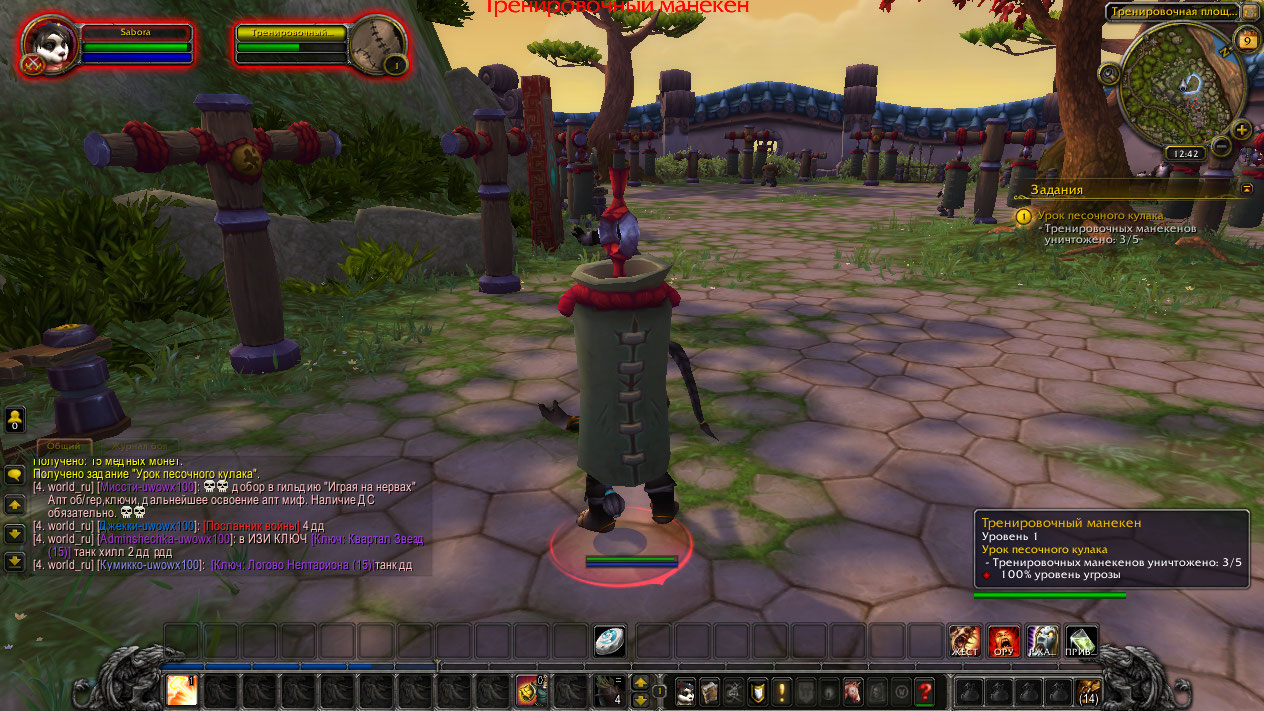Open the calendar showing day 9
The height and width of the screenshot is (711, 1264).
pos(1246,41)
